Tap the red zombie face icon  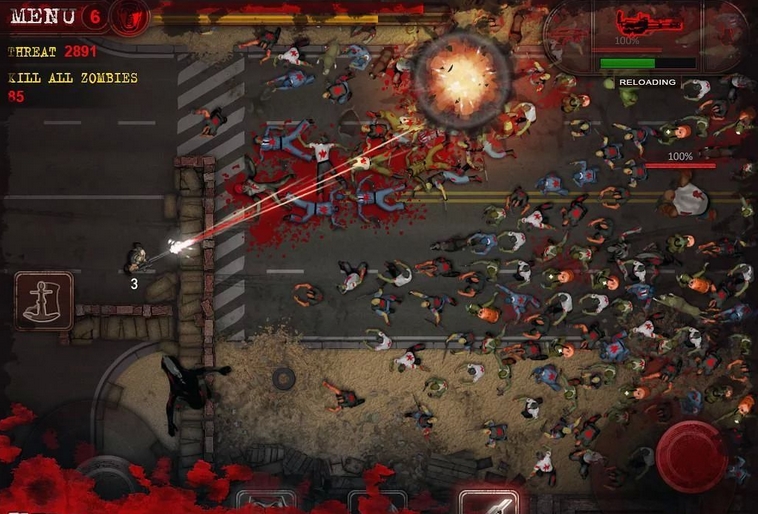point(130,15)
